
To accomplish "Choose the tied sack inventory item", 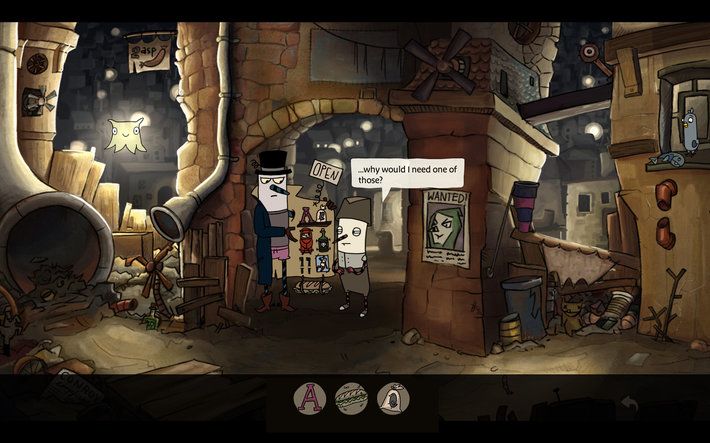I will coord(392,400).
